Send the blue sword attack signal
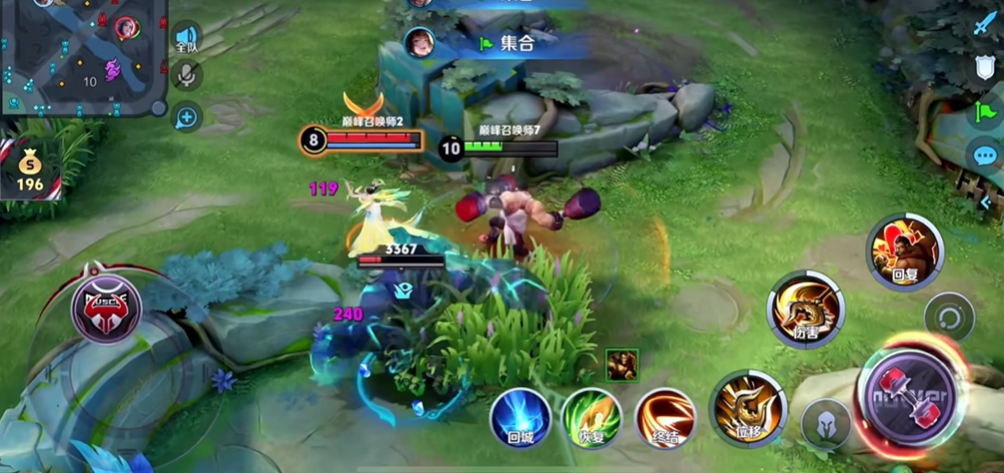The height and width of the screenshot is (473, 1004). [x=985, y=24]
